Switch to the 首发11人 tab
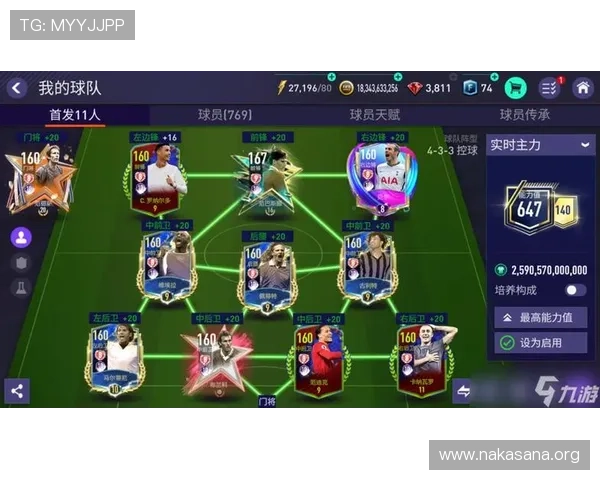Image resolution: width=600 pixels, height=480 pixels. (75, 115)
